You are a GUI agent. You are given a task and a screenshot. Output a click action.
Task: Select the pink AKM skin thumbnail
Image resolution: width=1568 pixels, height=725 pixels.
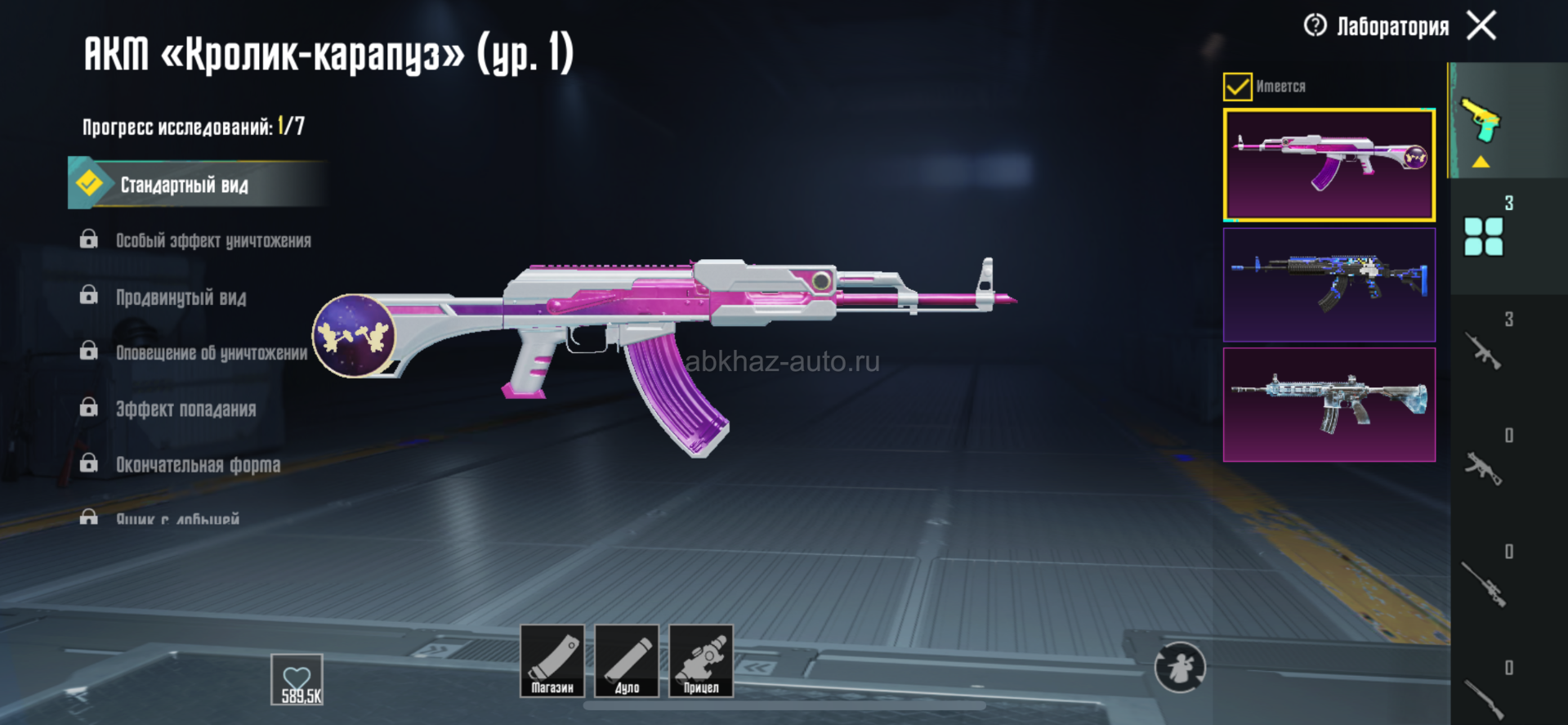coord(1329,165)
